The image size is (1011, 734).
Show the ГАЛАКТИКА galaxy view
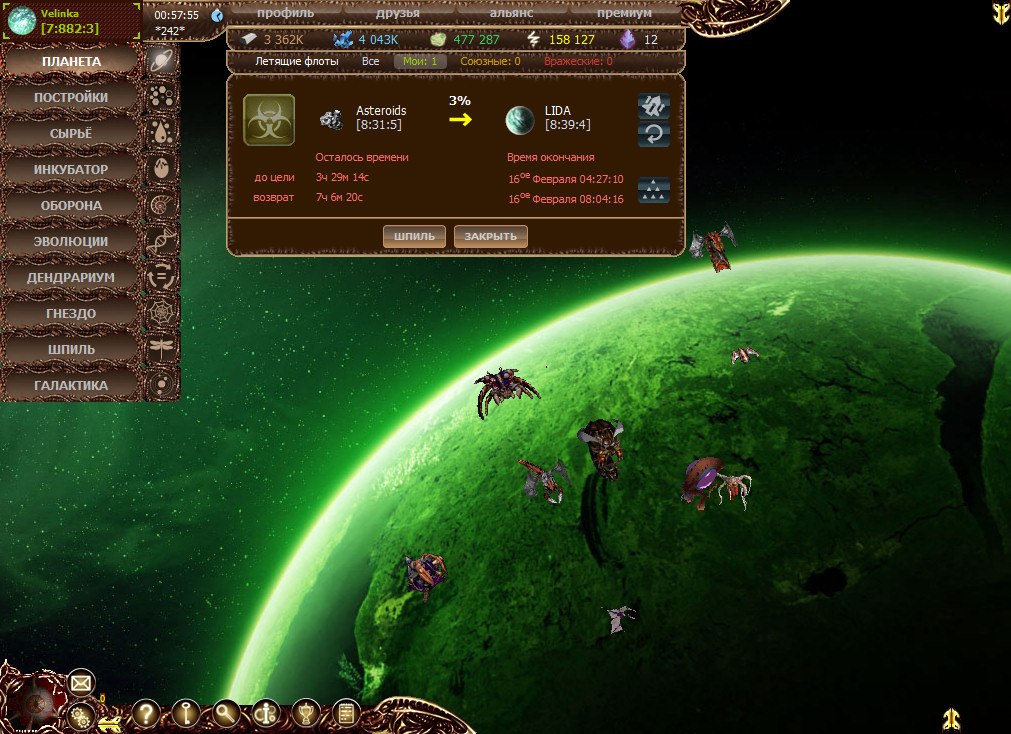(70, 386)
